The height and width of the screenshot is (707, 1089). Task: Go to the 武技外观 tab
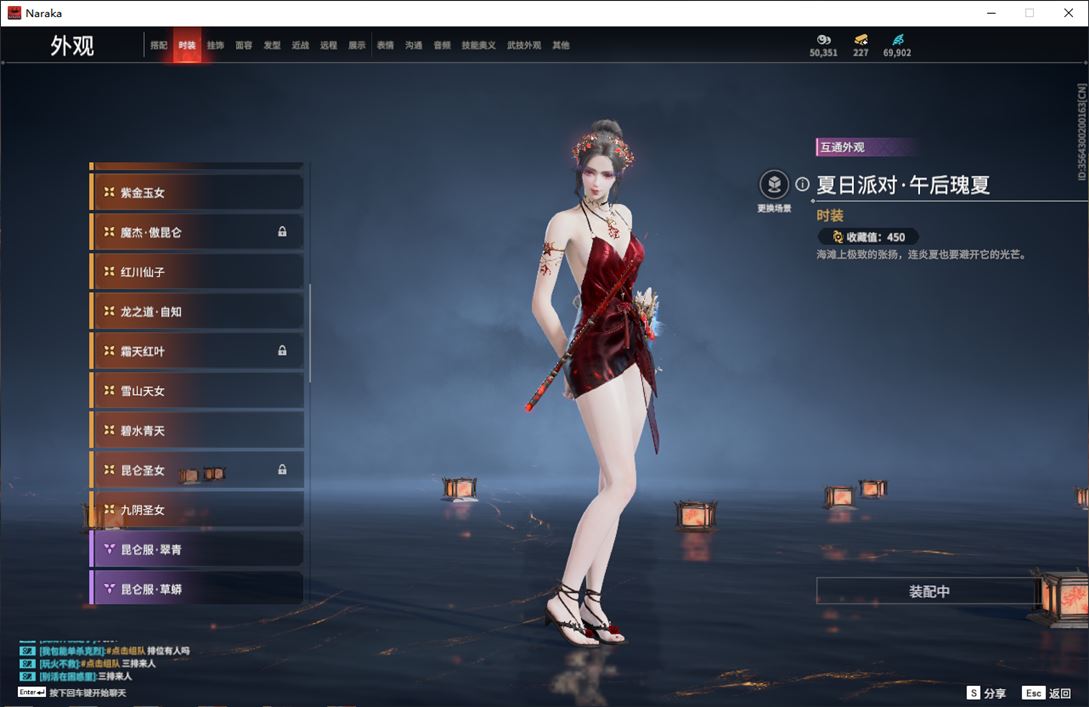[x=523, y=46]
